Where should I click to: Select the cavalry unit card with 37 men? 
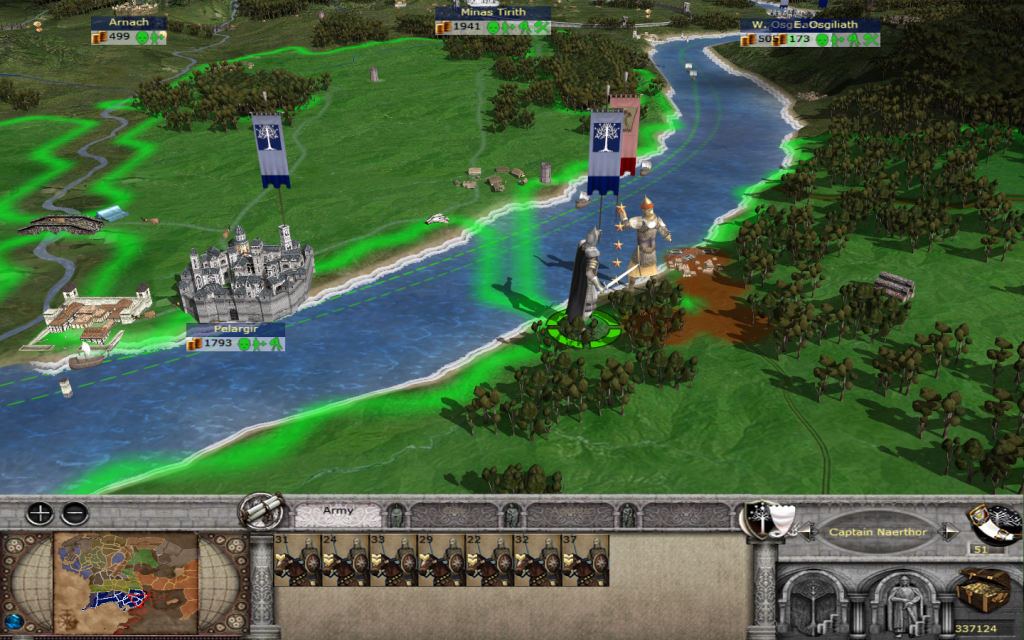point(585,561)
